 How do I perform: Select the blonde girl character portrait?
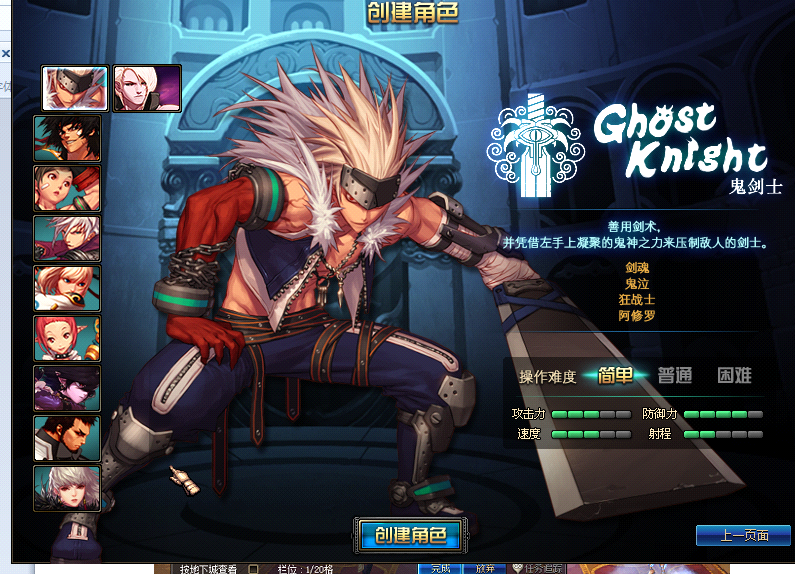point(67,288)
